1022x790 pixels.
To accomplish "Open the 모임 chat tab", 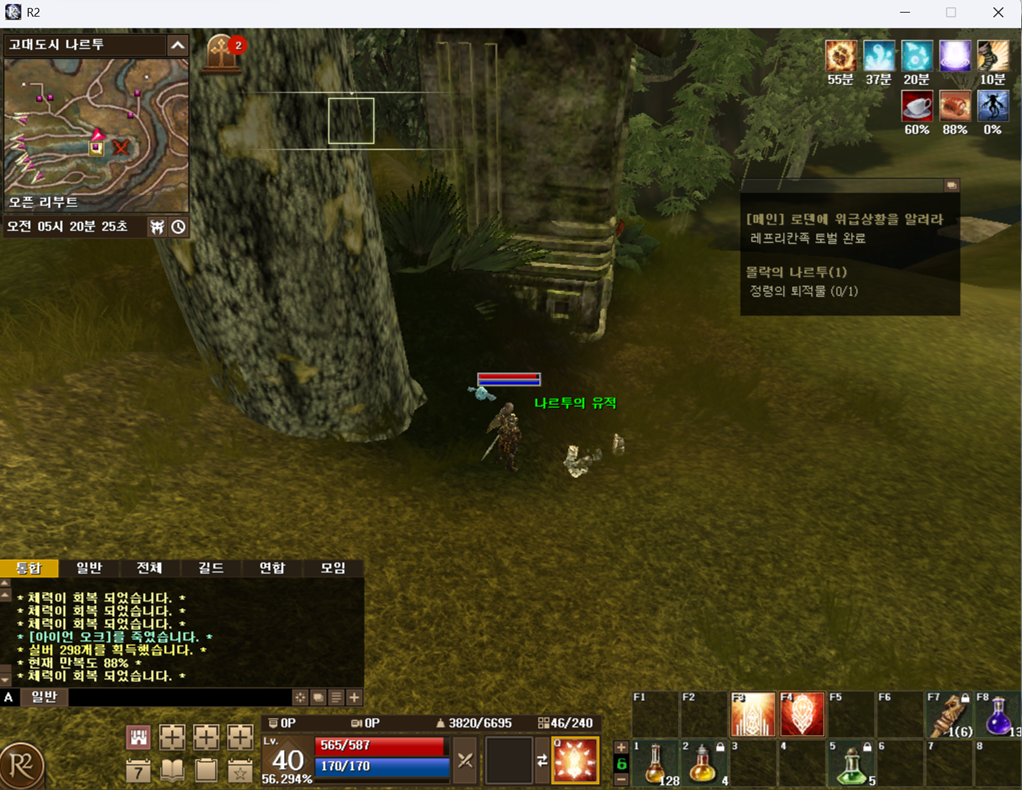I will click(333, 568).
